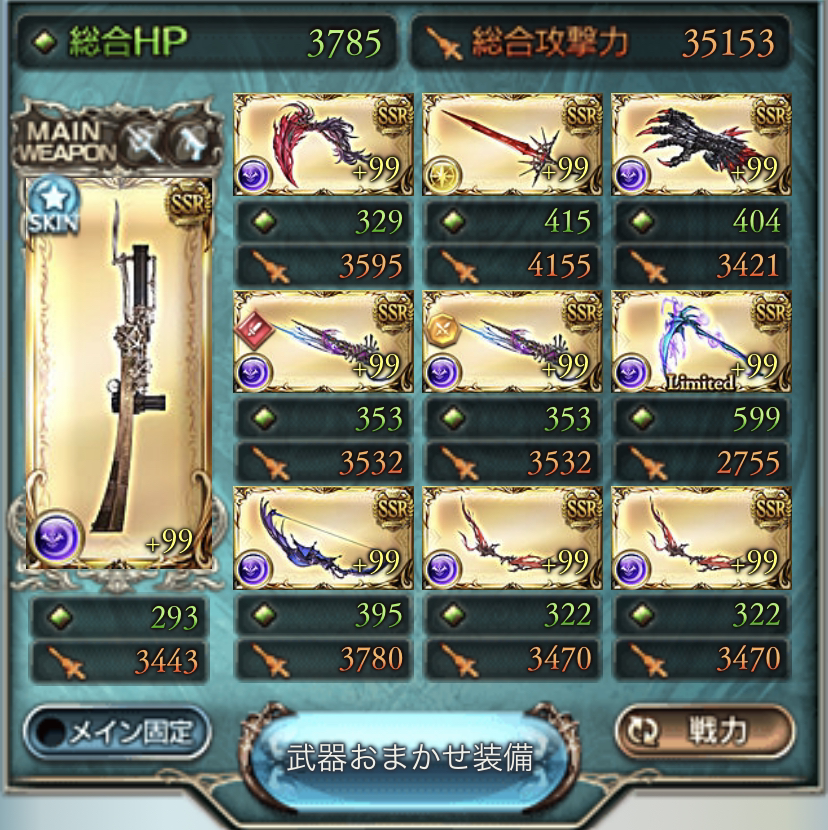The height and width of the screenshot is (830, 828).
Task: Choose the red spiked sword weapon
Action: tap(511, 146)
